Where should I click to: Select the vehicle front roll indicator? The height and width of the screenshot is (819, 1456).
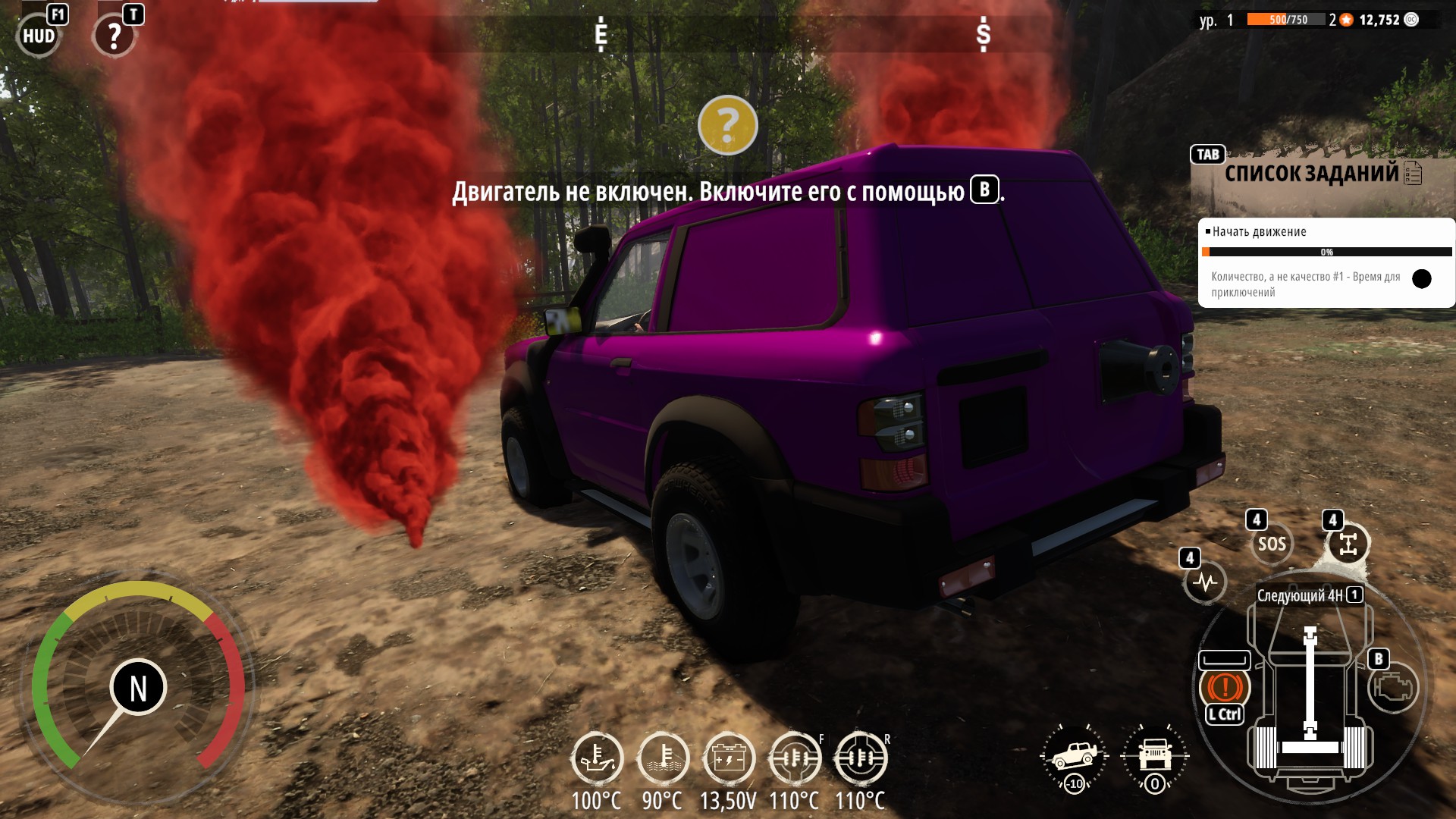1155,757
